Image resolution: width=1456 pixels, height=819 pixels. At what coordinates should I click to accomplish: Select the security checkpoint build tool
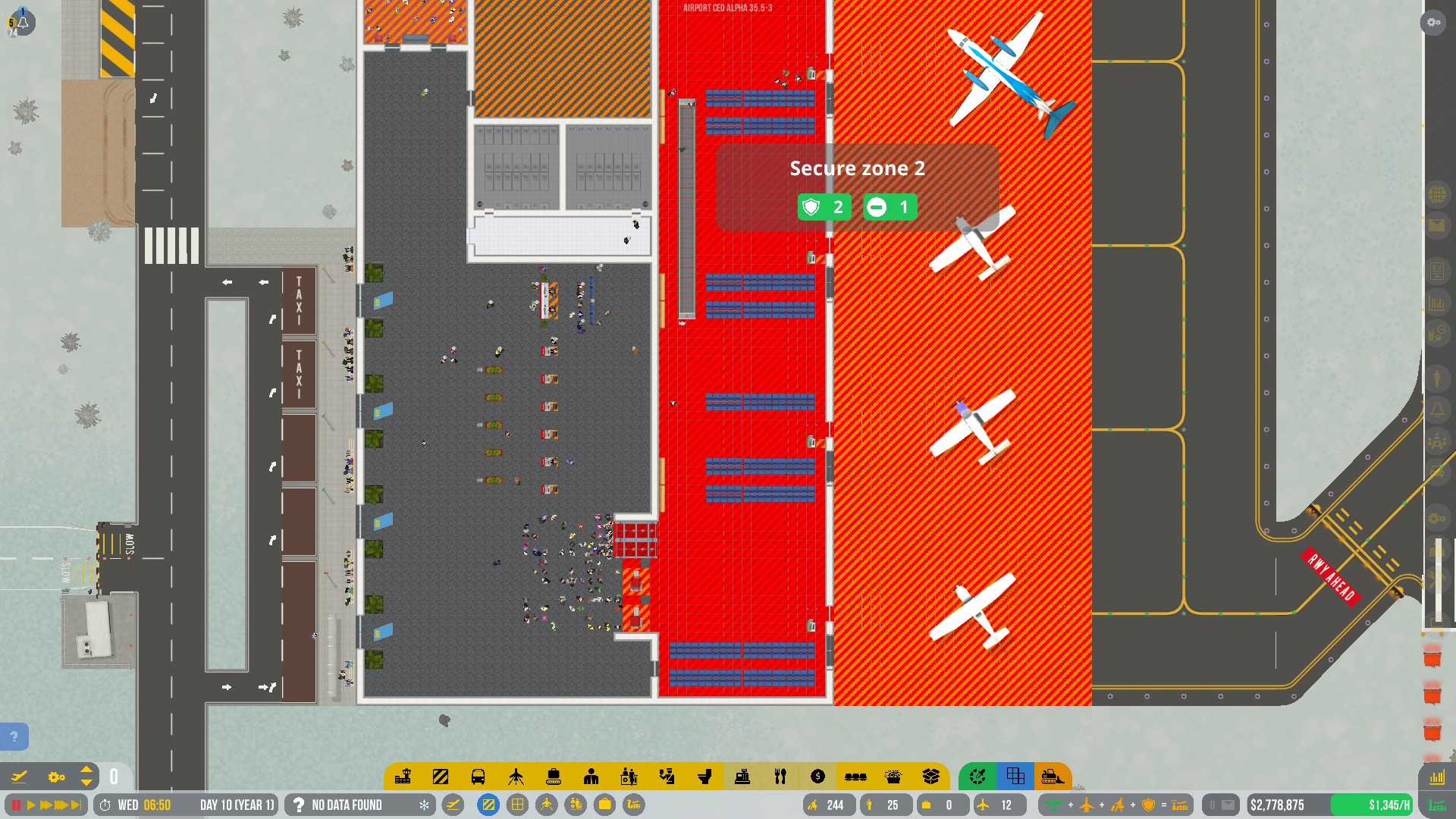pos(668,776)
